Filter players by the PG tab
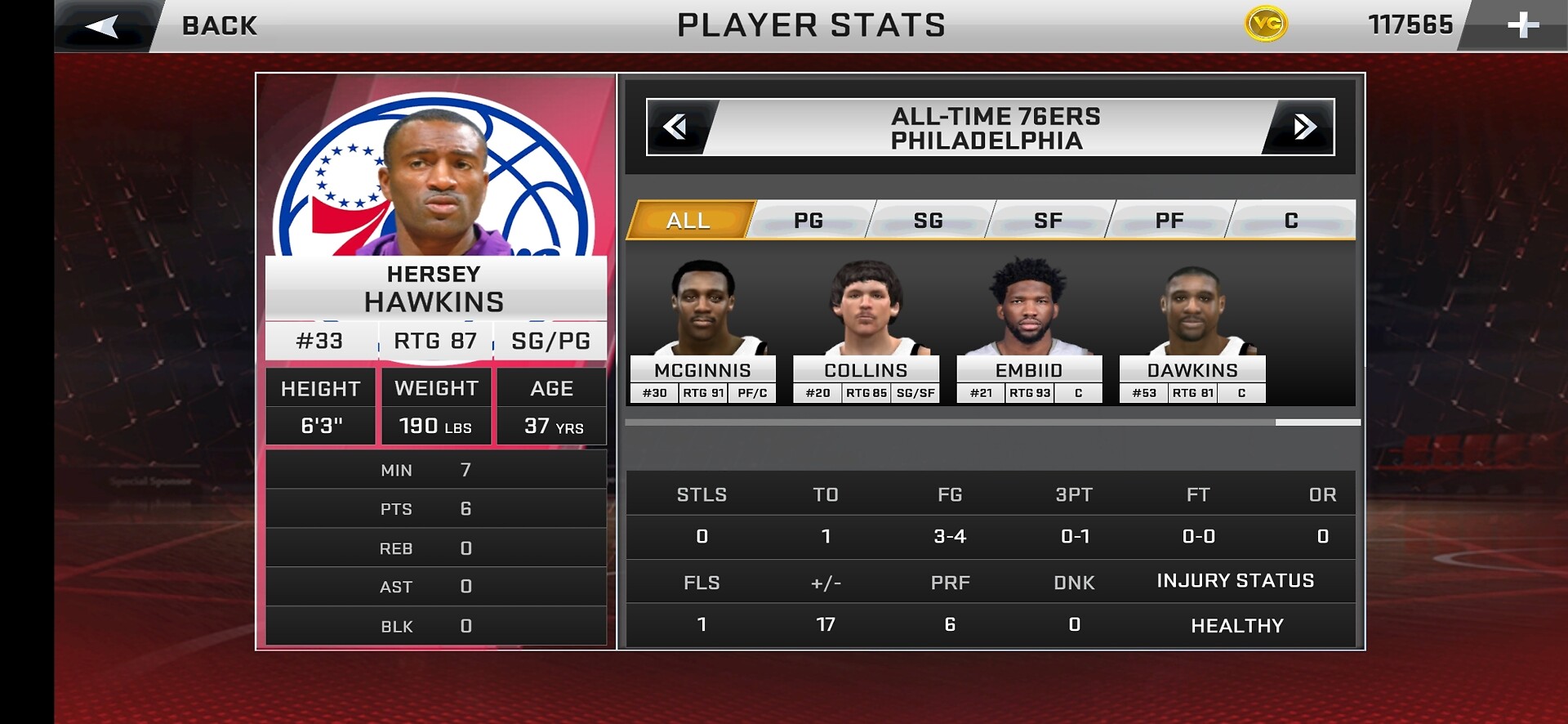 tap(808, 221)
